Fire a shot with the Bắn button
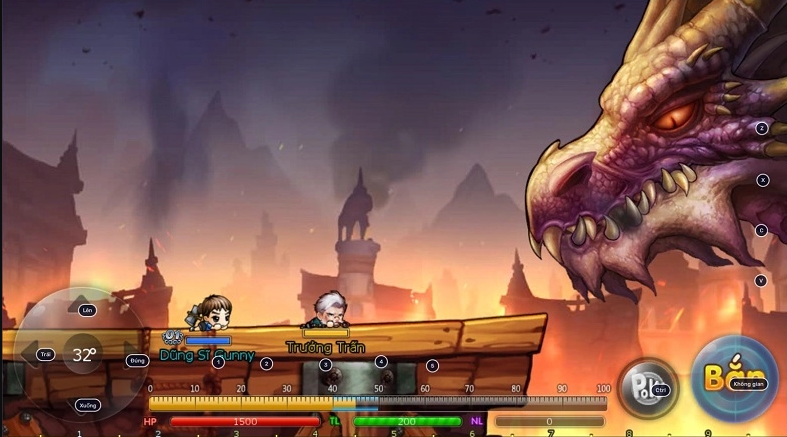This screenshot has height=437, width=787. [x=735, y=380]
